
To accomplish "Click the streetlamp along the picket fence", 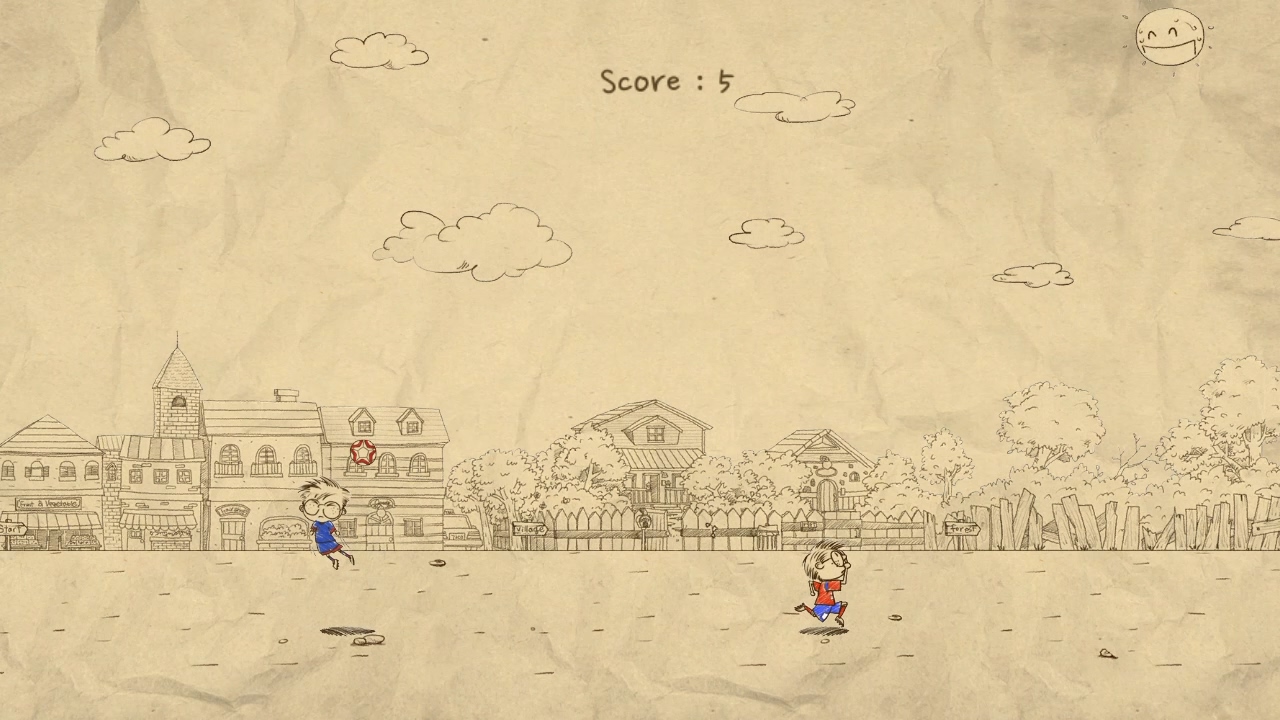I will point(644,521).
